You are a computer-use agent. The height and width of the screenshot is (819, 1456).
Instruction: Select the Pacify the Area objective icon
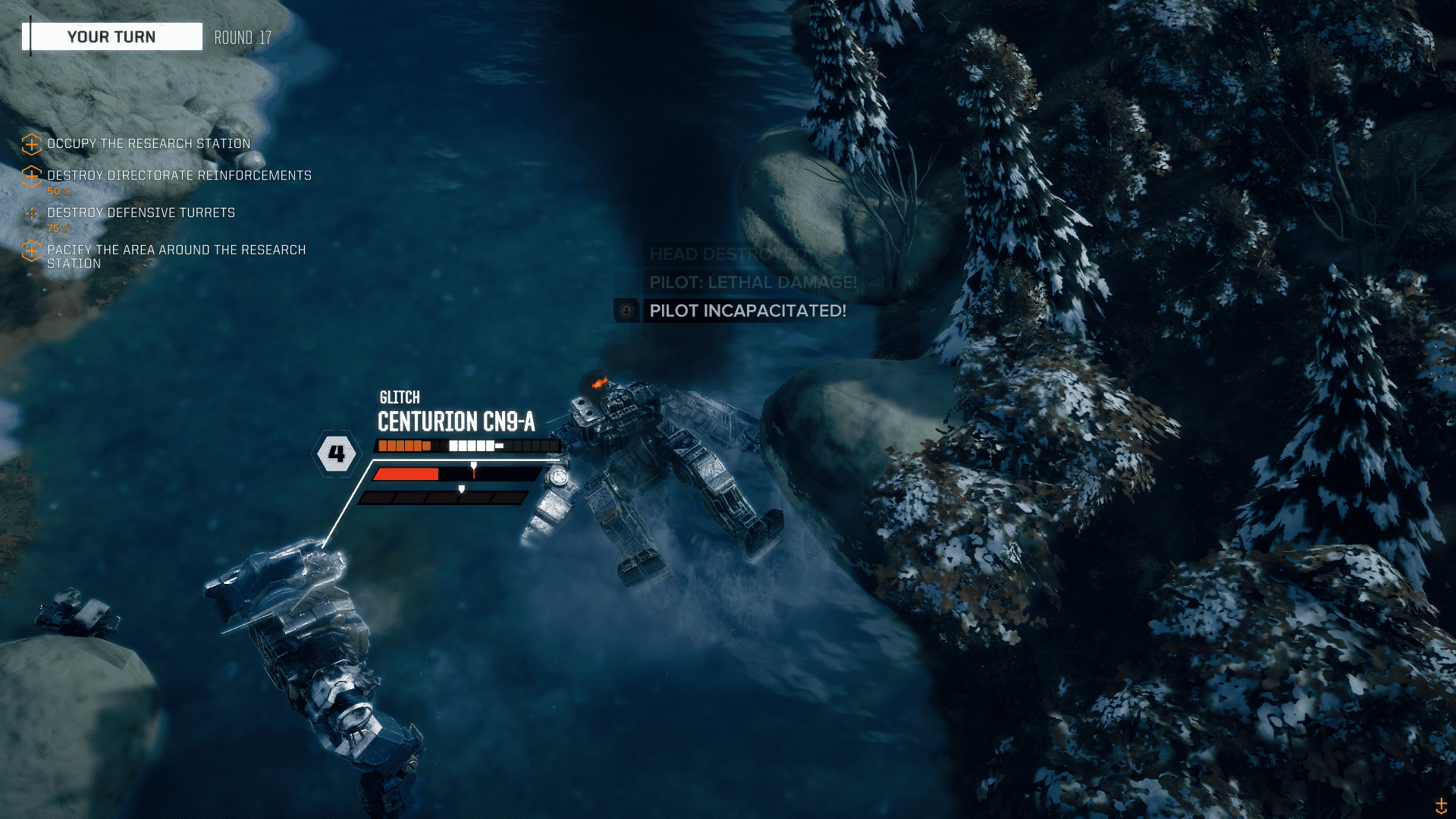[31, 251]
